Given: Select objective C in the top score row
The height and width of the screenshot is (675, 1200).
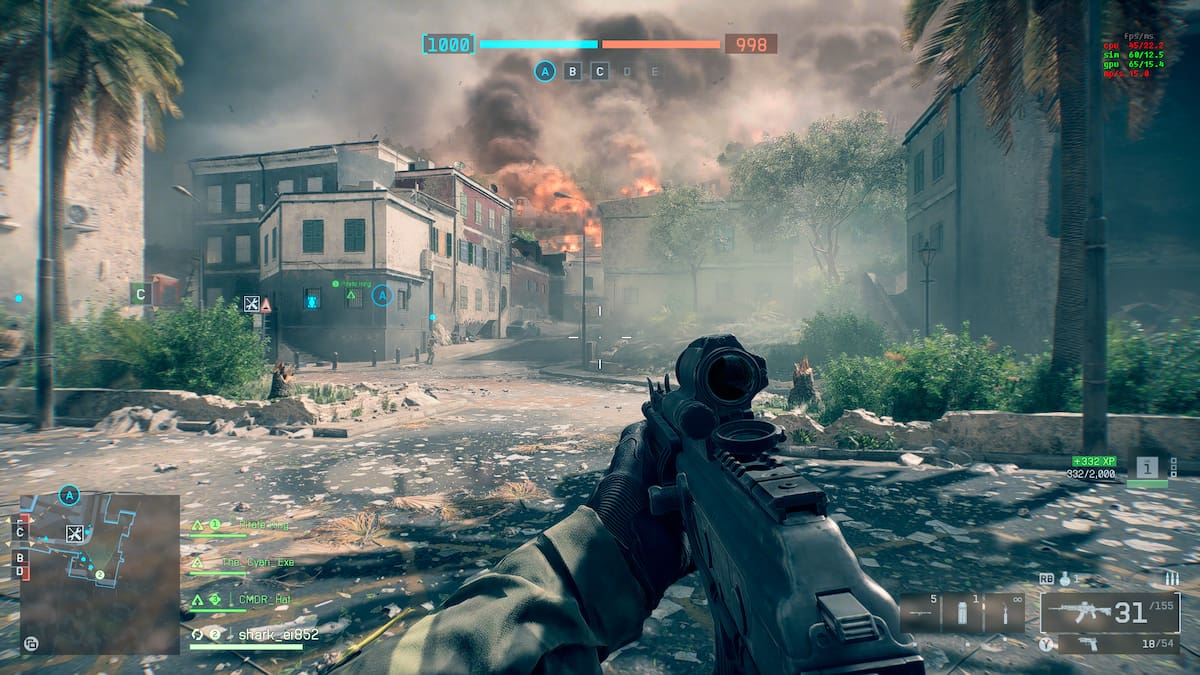Looking at the screenshot, I should (600, 71).
